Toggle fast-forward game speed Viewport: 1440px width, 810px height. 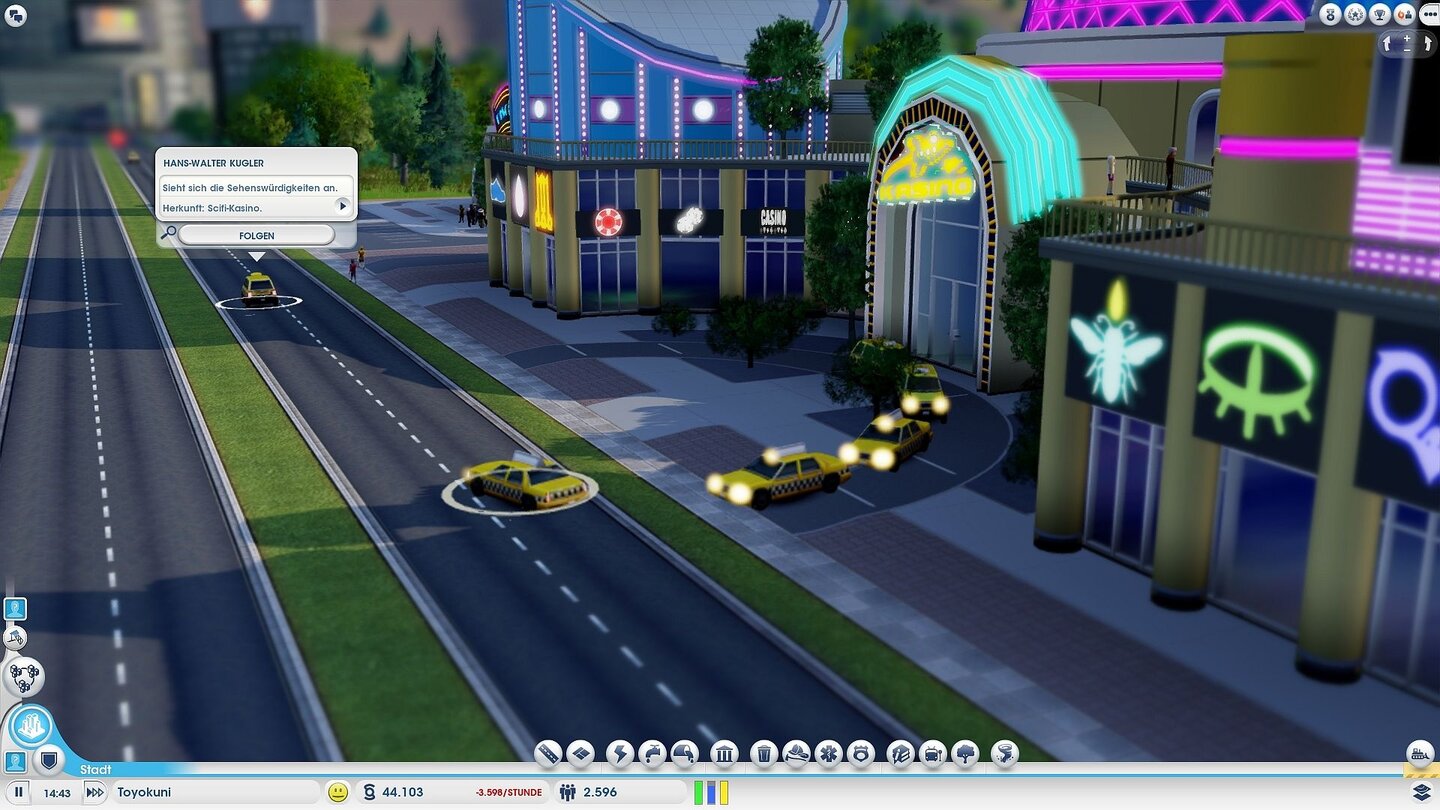click(95, 791)
